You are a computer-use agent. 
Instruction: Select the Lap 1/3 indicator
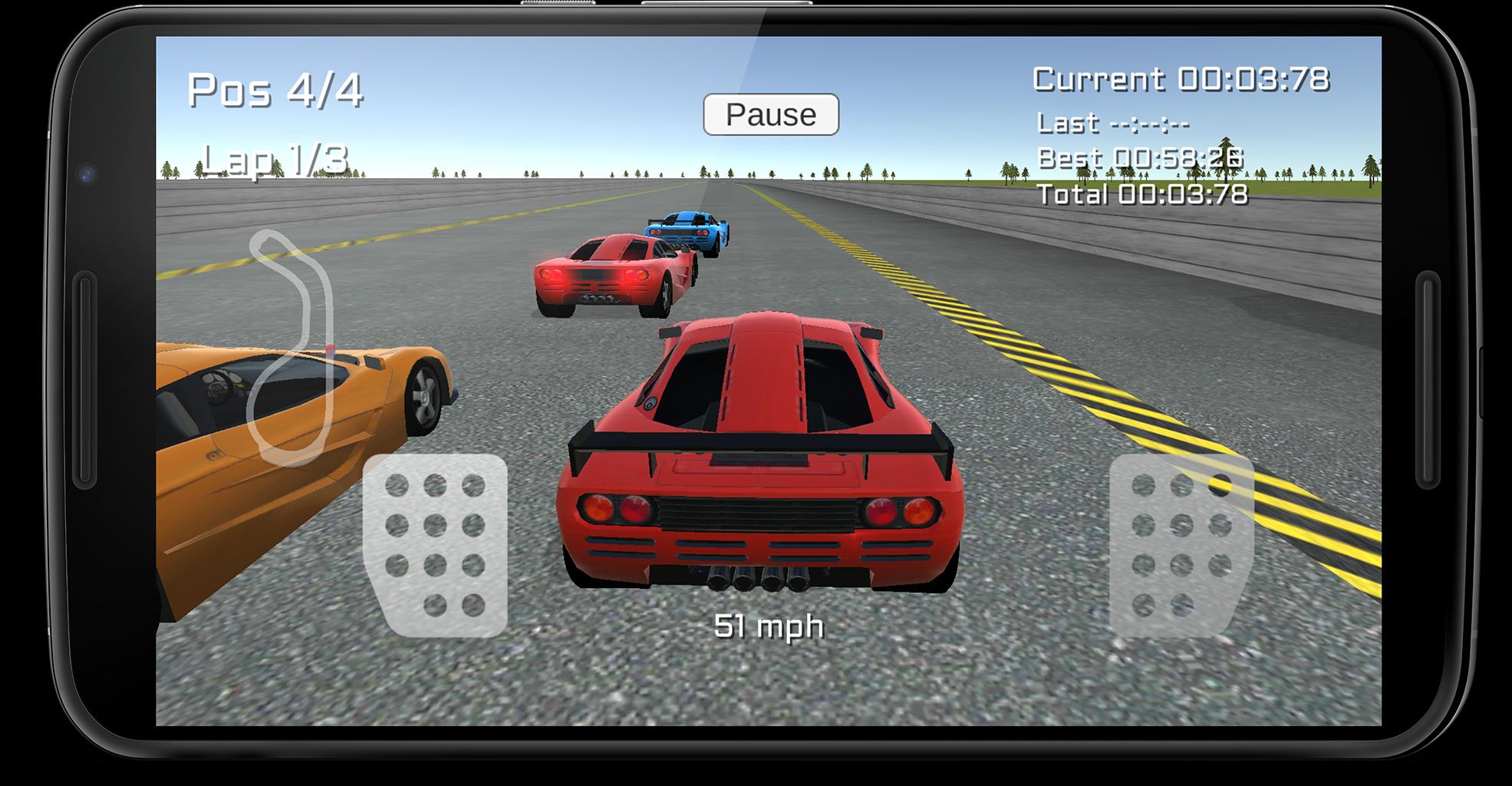(275, 157)
